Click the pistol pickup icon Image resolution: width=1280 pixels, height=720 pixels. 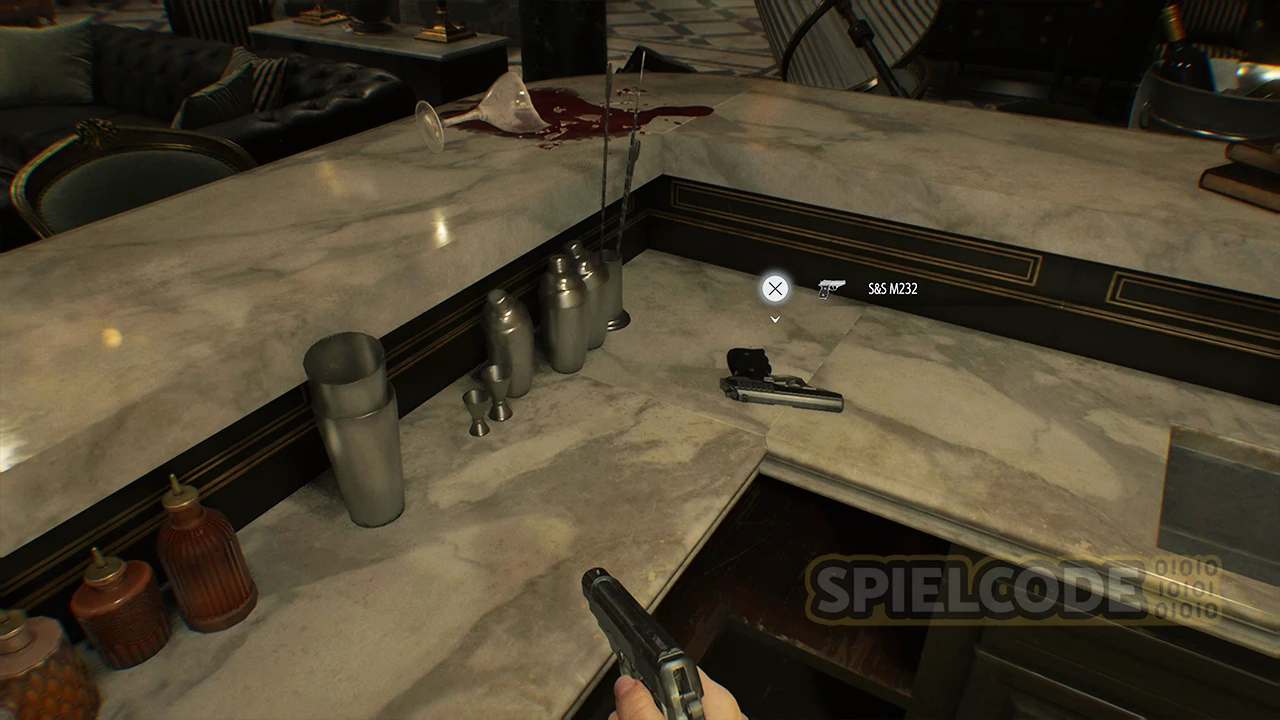point(830,289)
